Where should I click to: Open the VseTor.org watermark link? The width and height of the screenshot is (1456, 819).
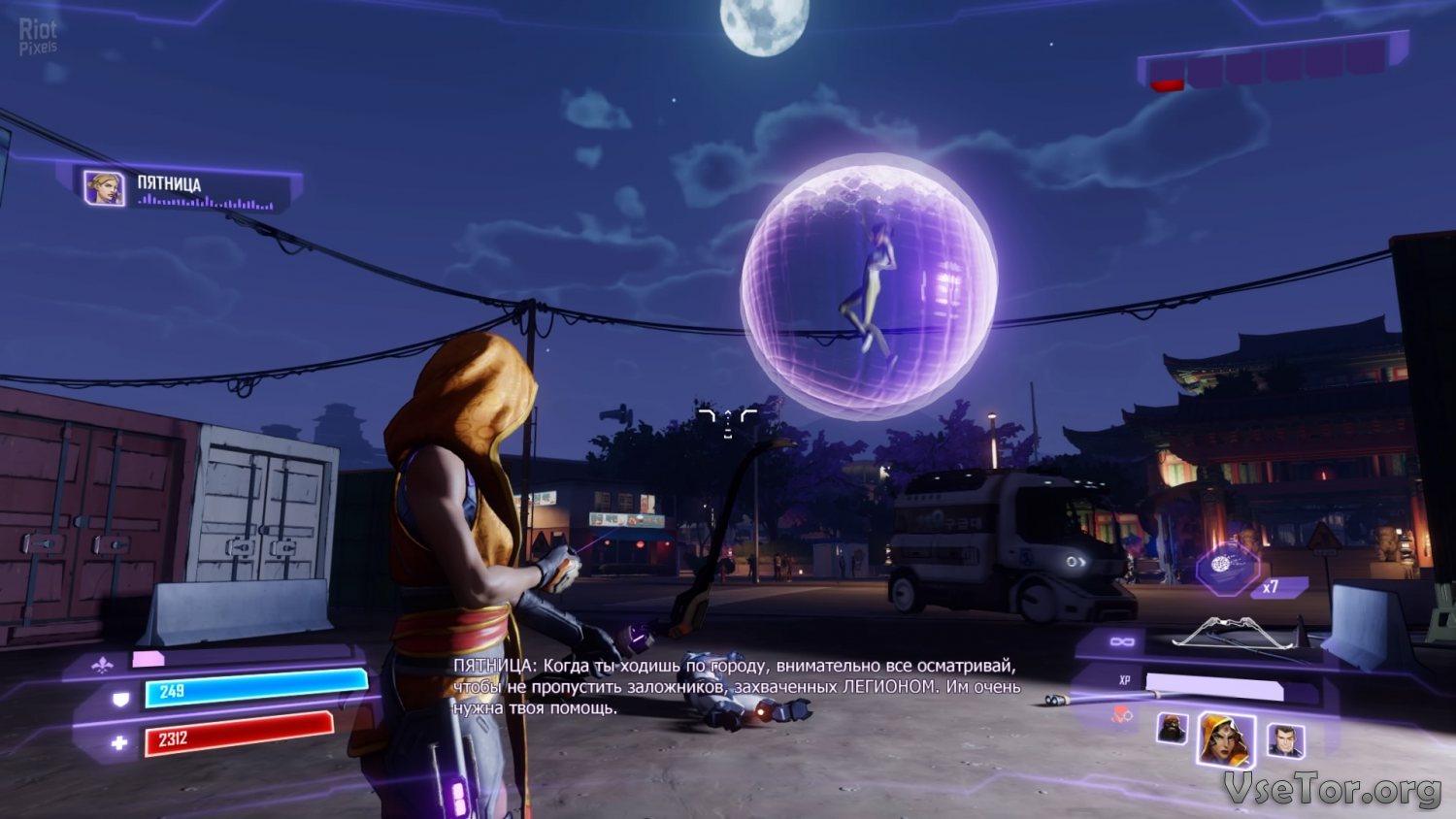pos(1332,790)
